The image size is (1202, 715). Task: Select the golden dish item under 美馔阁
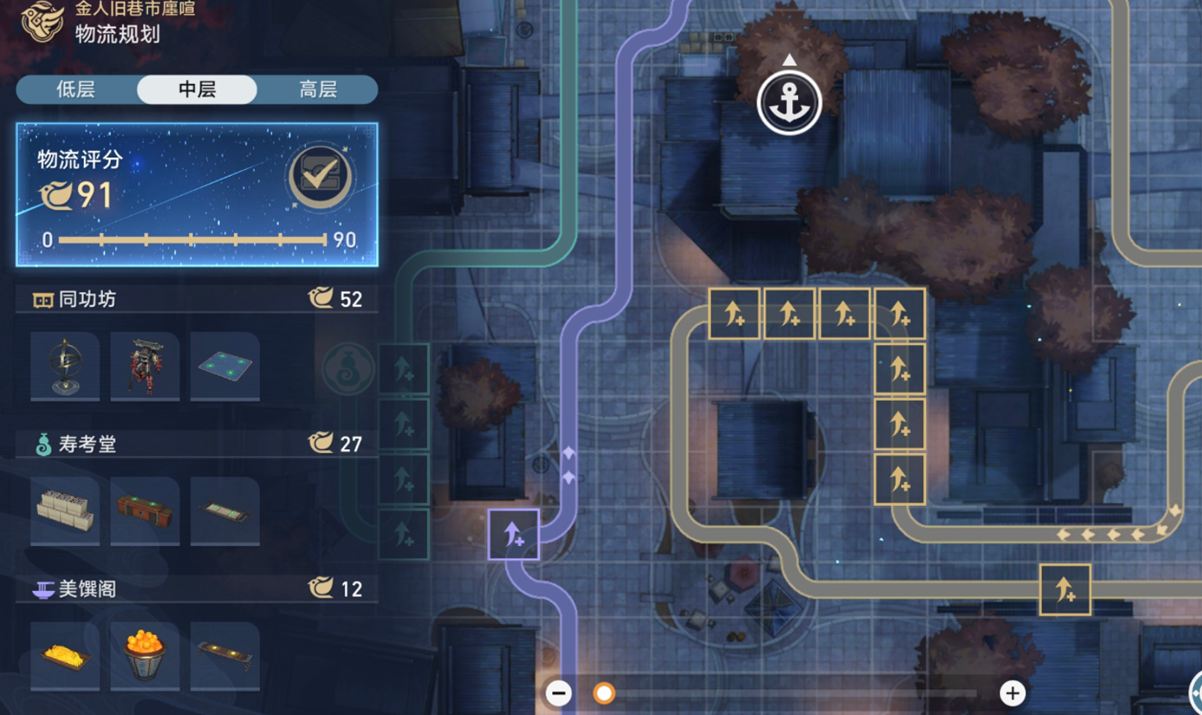pos(65,656)
